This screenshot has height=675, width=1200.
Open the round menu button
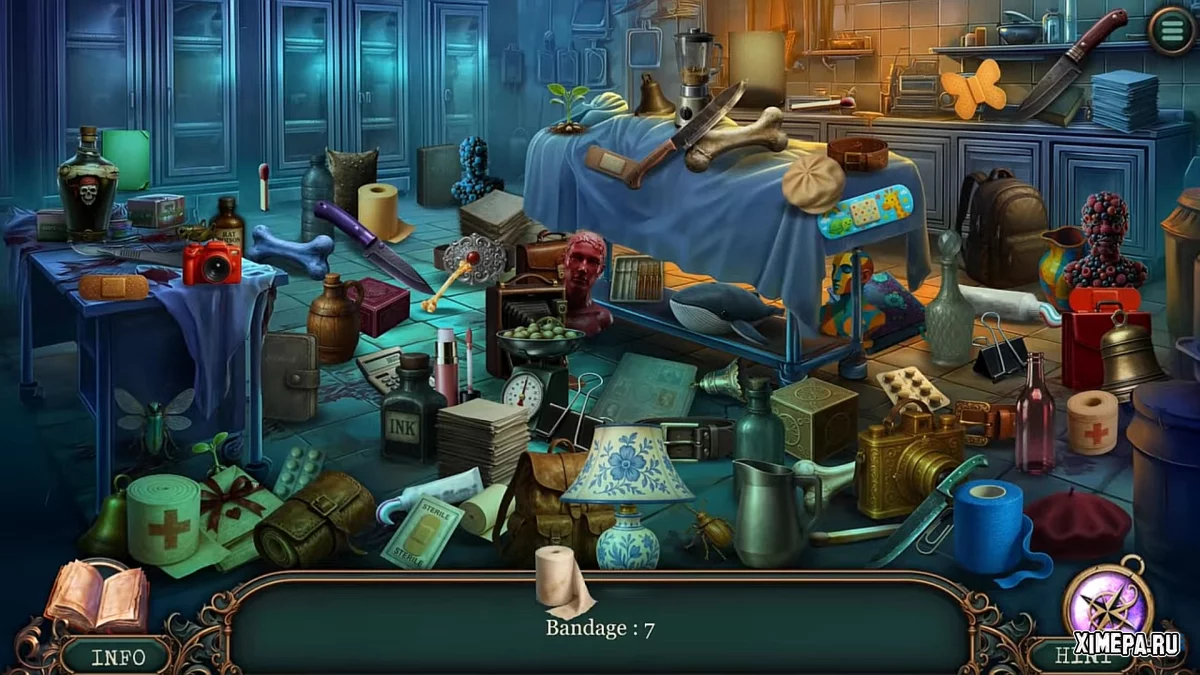[1171, 31]
